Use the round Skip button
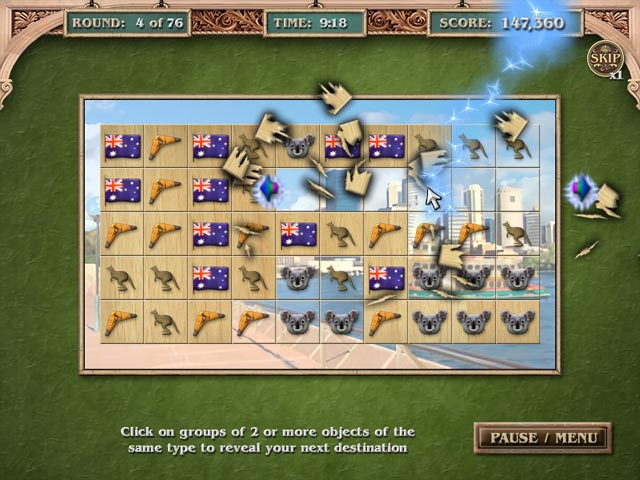Viewport: 640px width, 480px height. tap(603, 58)
